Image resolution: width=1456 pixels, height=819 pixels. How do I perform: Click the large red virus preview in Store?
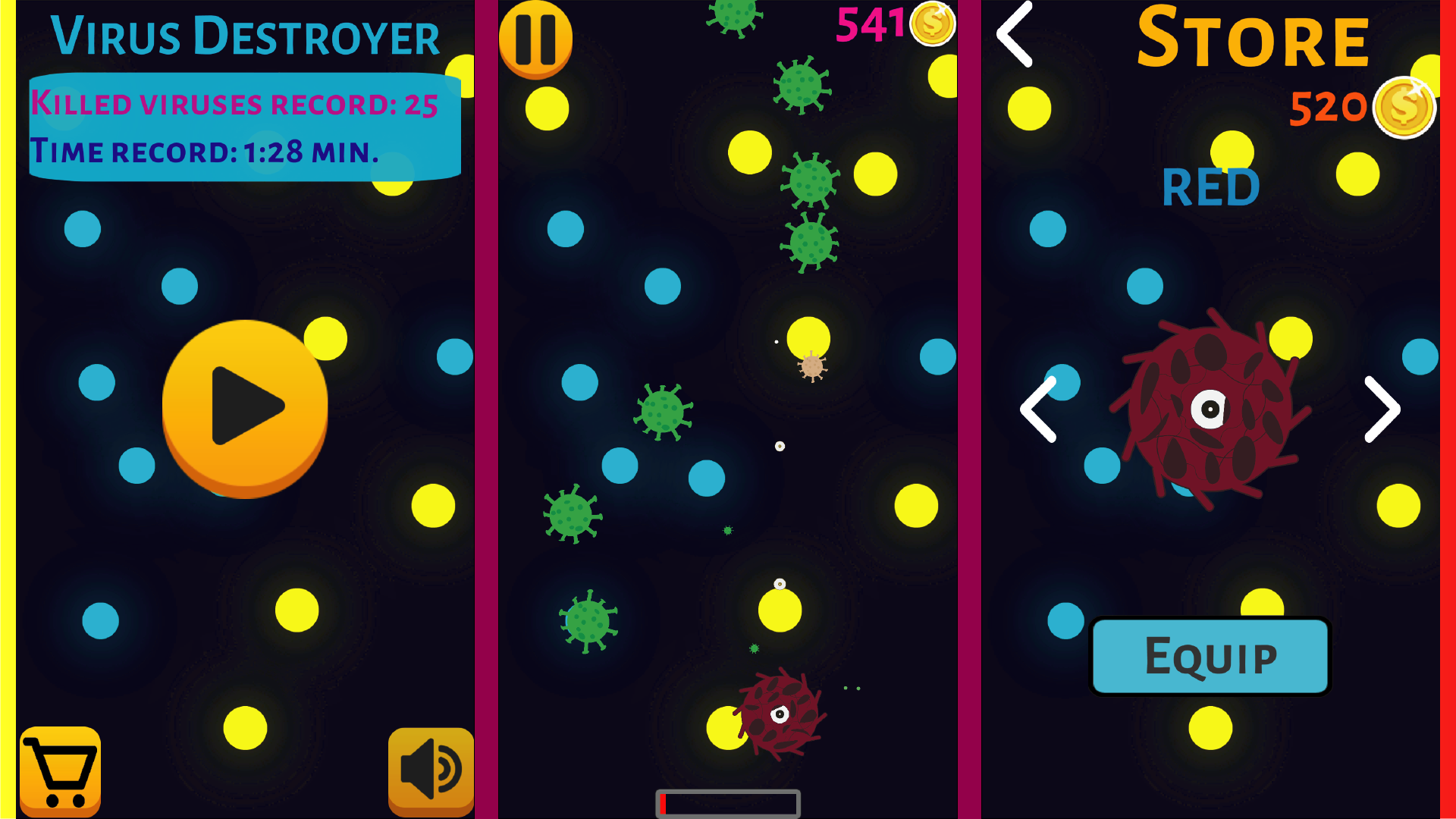tap(1210, 409)
